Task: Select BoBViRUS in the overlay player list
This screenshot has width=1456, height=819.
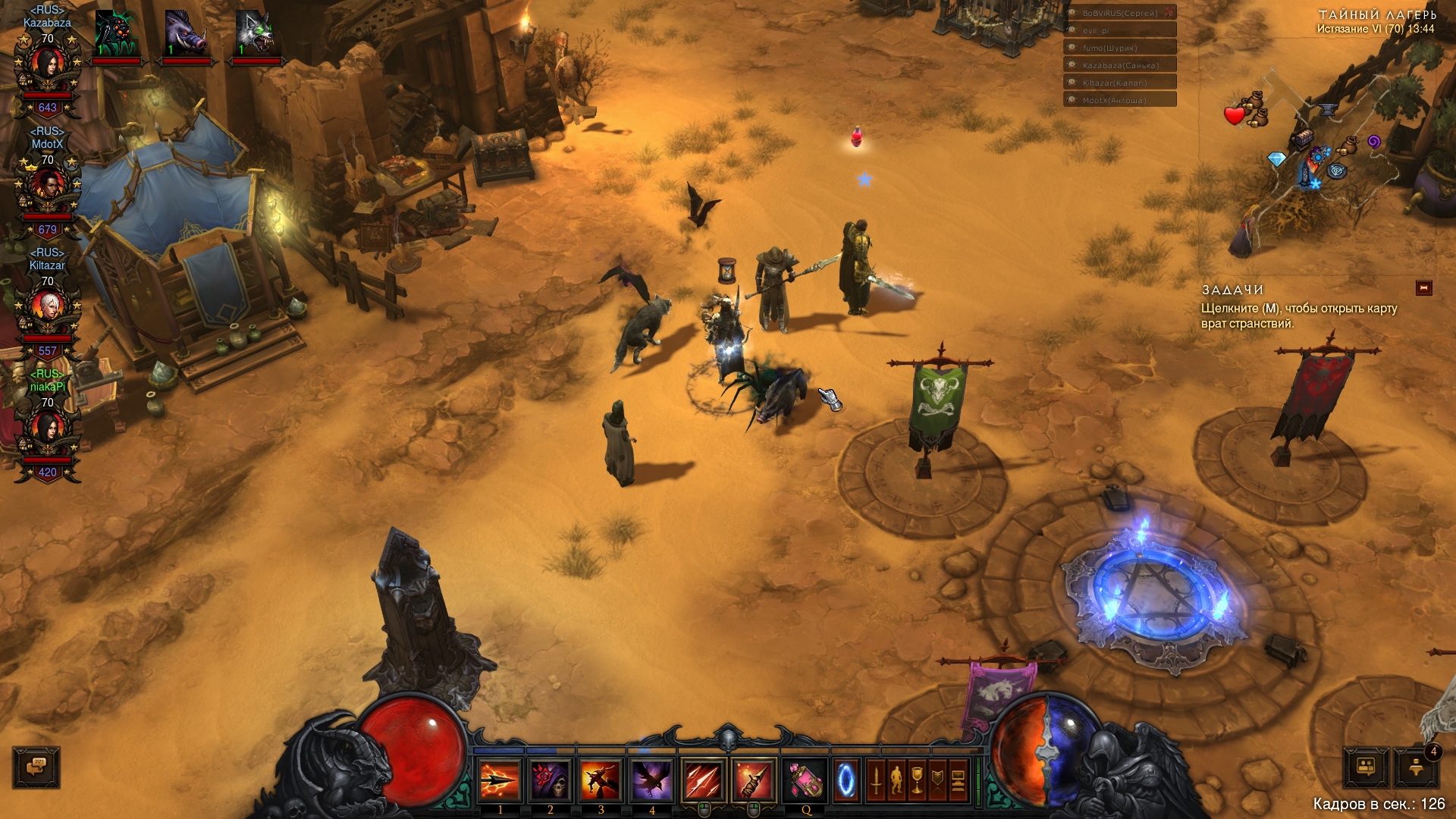Action: click(x=1120, y=13)
